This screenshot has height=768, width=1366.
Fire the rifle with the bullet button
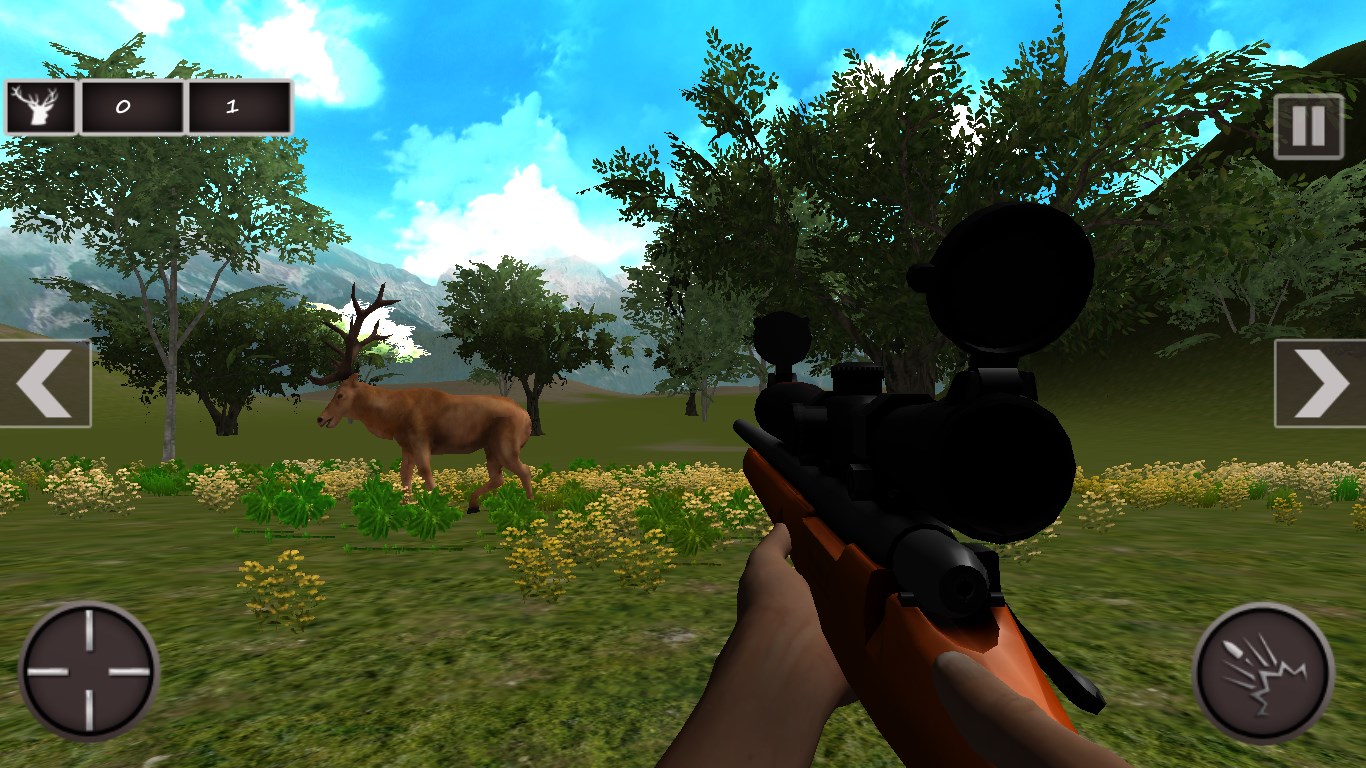point(1263,671)
